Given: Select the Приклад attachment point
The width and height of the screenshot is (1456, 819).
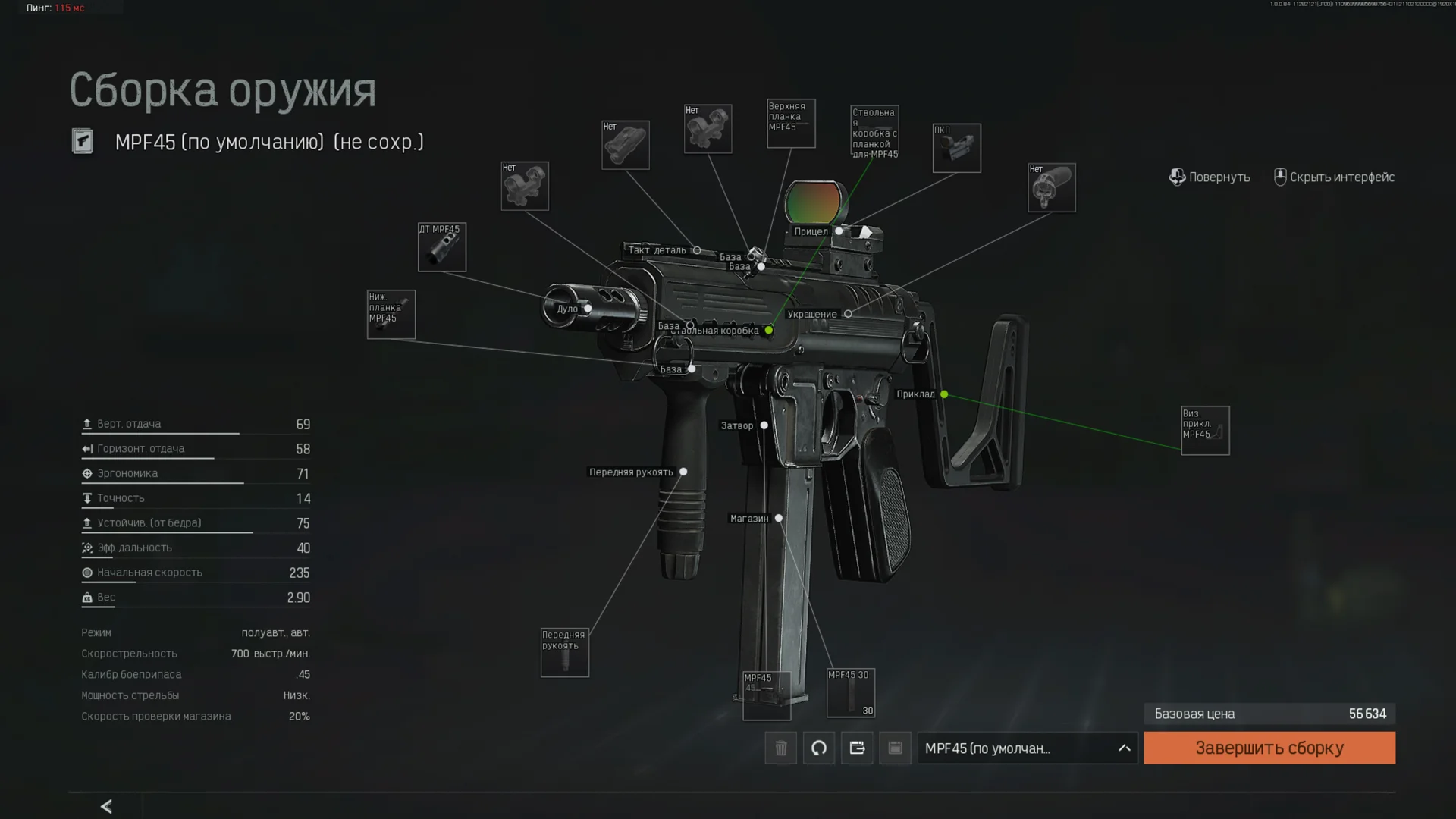Looking at the screenshot, I should tap(944, 394).
